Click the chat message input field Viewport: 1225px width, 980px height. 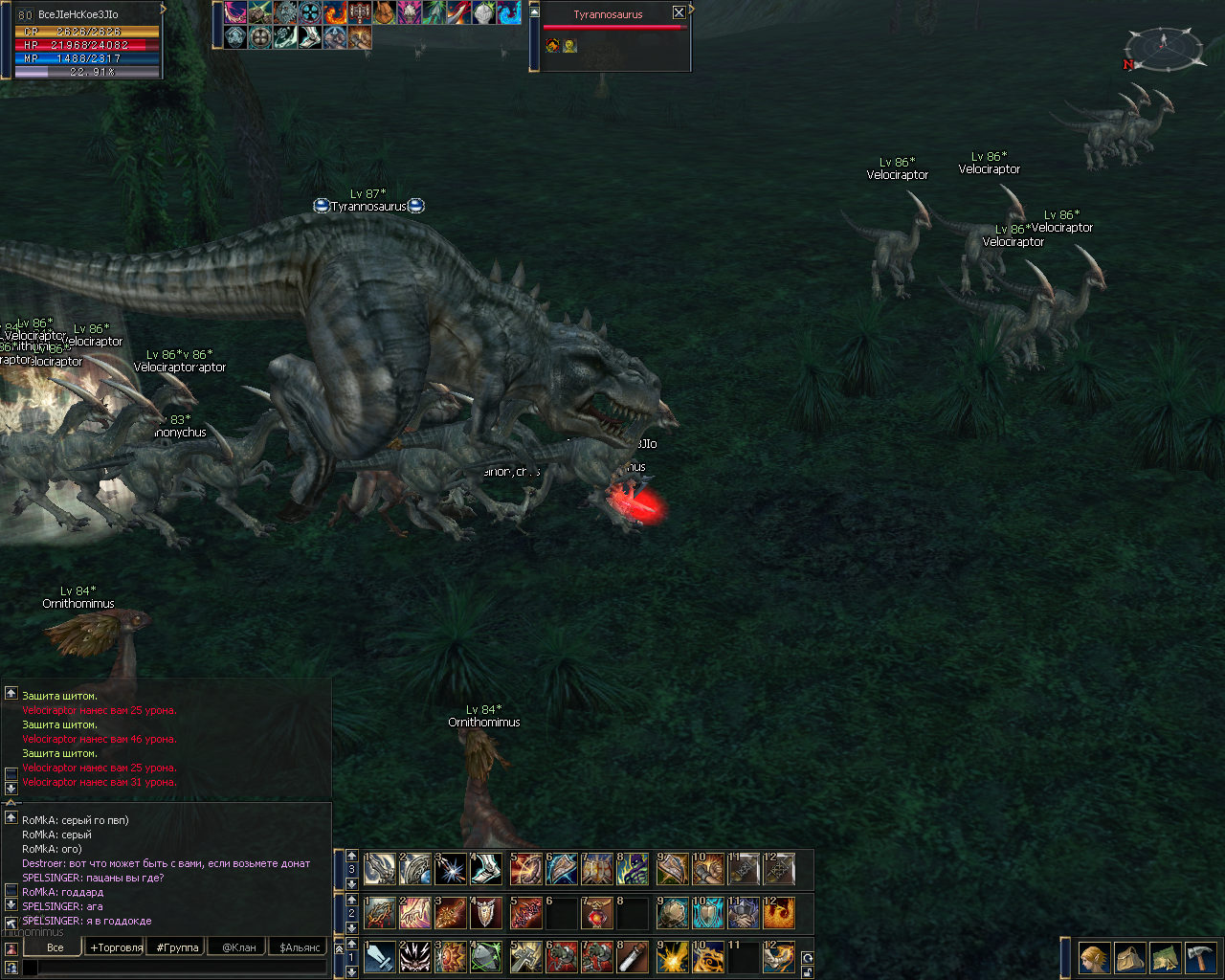pyautogui.click(x=182, y=968)
